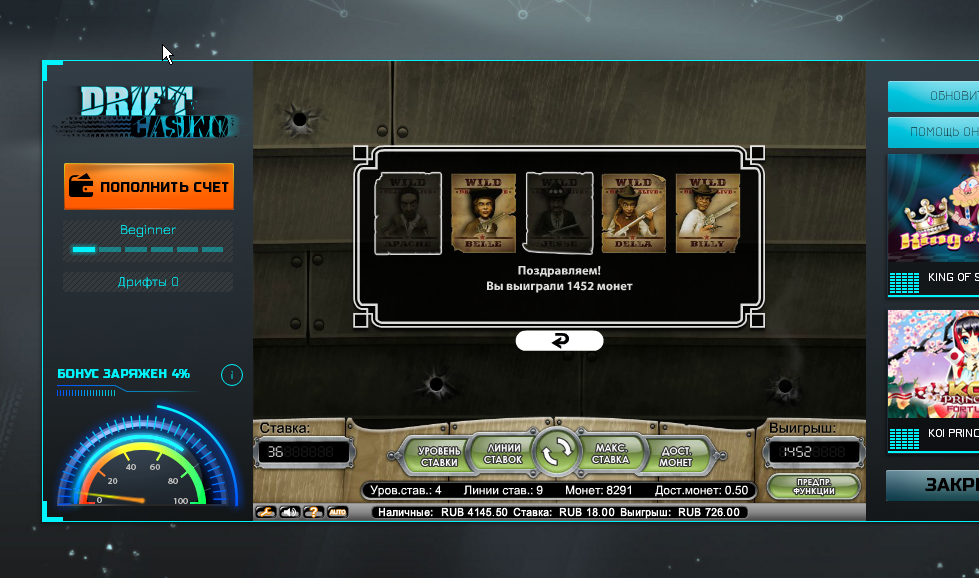Viewport: 979px width, 578px height.
Task: Open the Koi Princess game thumbnail
Action: [933, 379]
